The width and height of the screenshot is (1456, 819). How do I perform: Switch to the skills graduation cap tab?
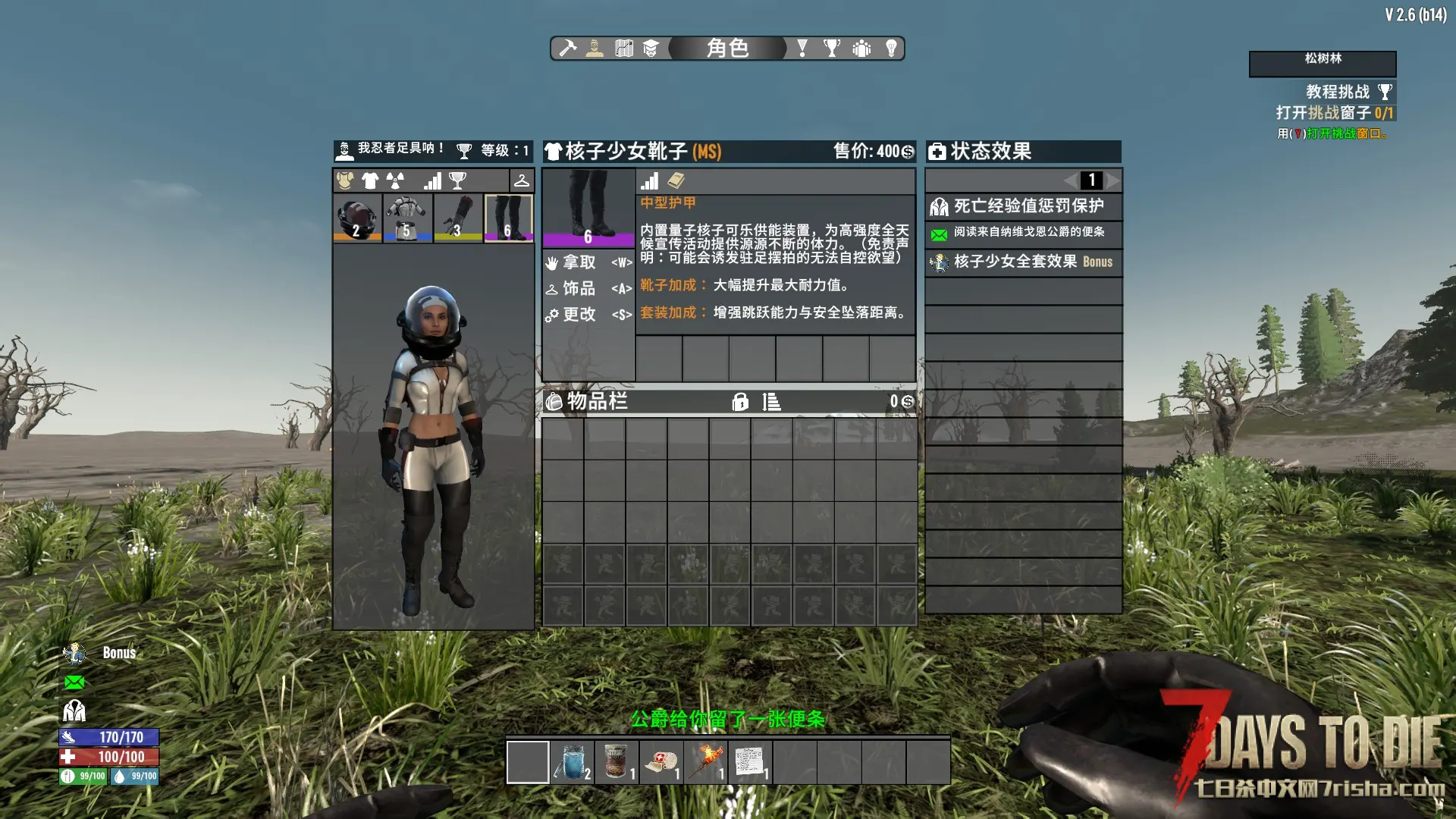[651, 49]
